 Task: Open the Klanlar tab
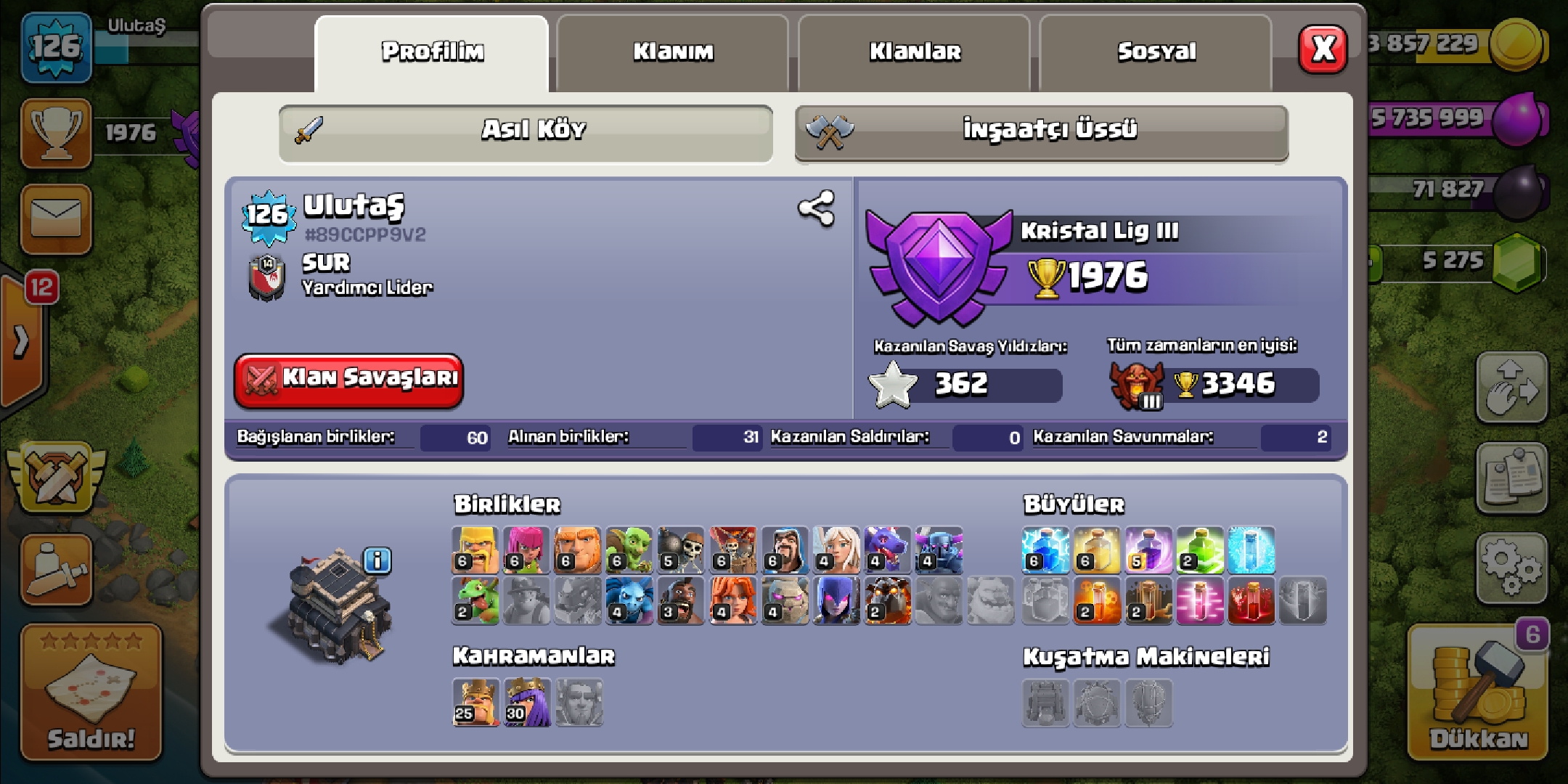click(x=914, y=52)
